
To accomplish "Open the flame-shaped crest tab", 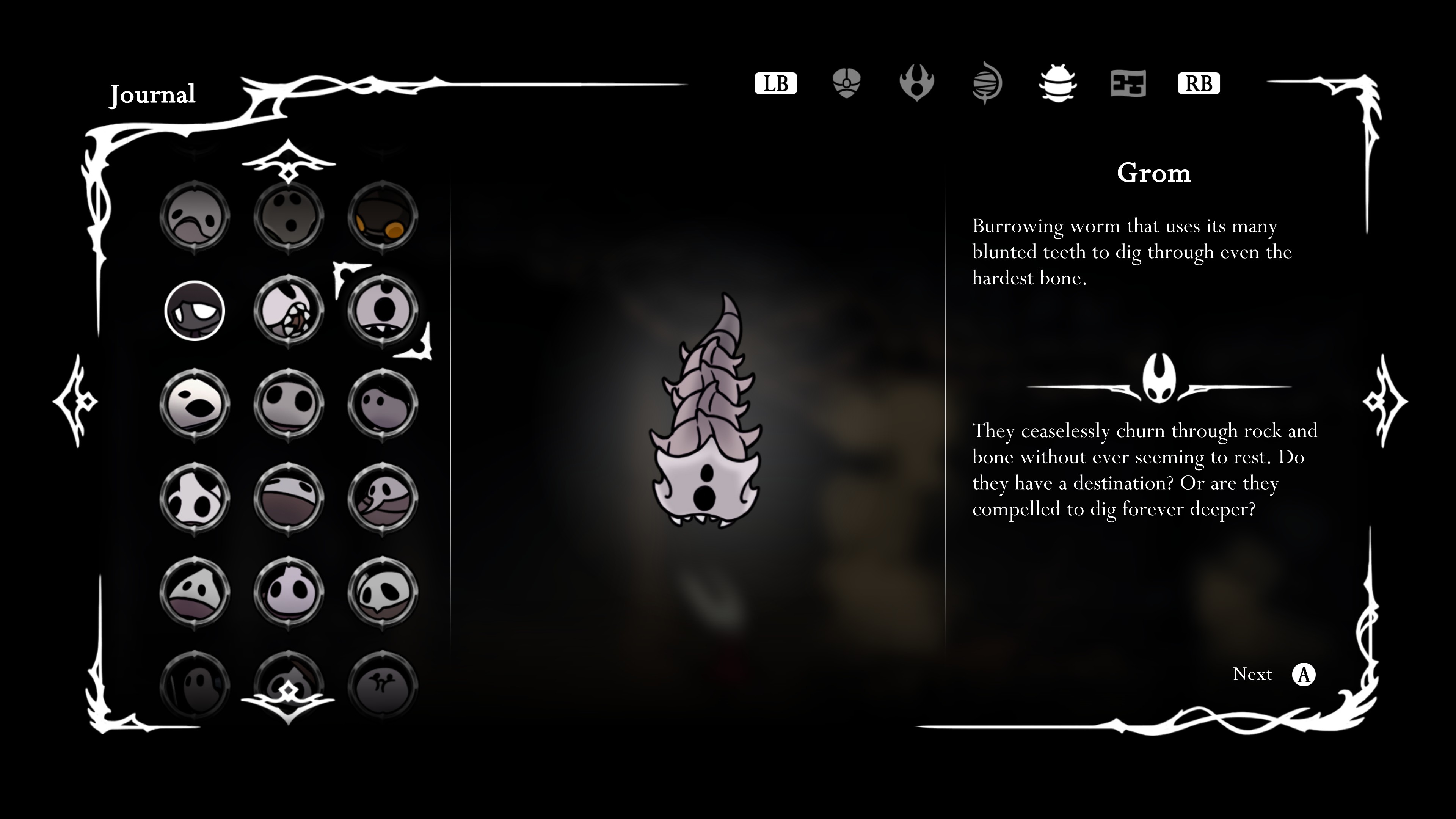I will (916, 84).
